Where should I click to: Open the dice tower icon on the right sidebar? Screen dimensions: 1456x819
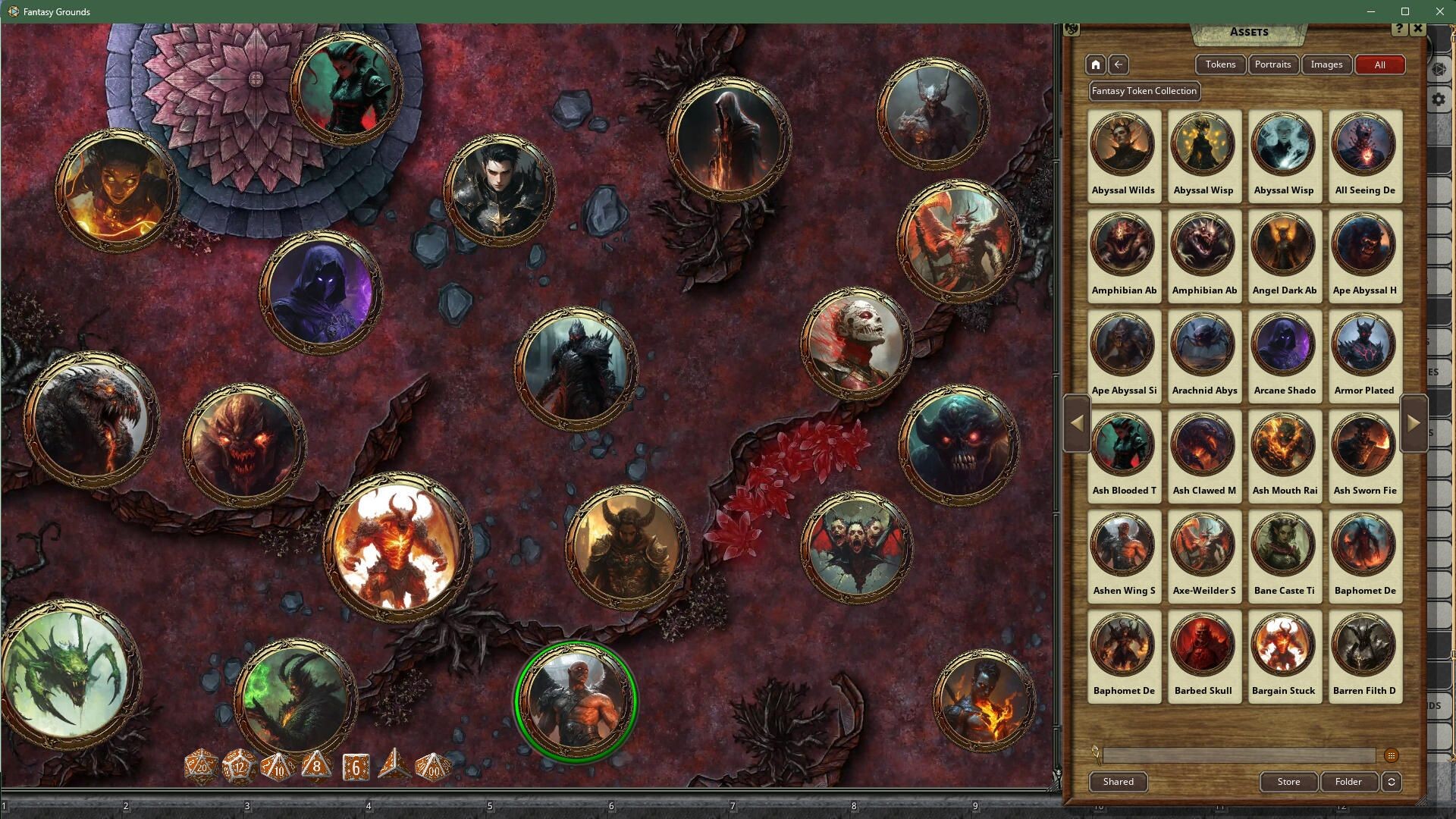coord(1439,69)
